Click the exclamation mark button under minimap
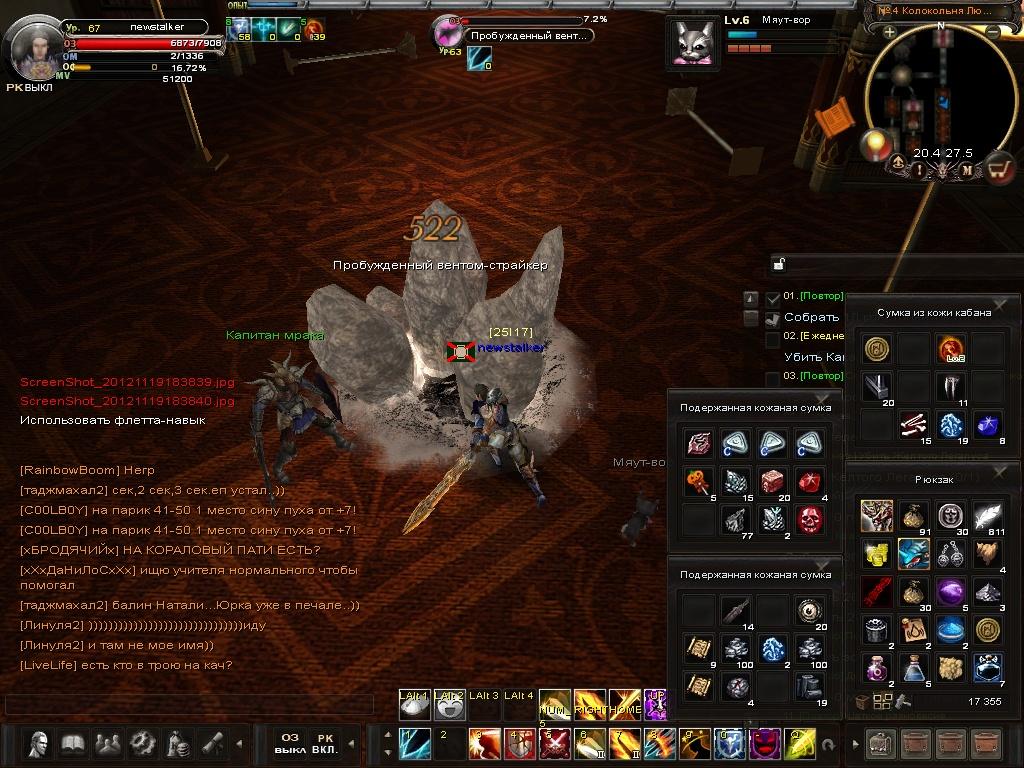1024x768 pixels. coord(918,170)
